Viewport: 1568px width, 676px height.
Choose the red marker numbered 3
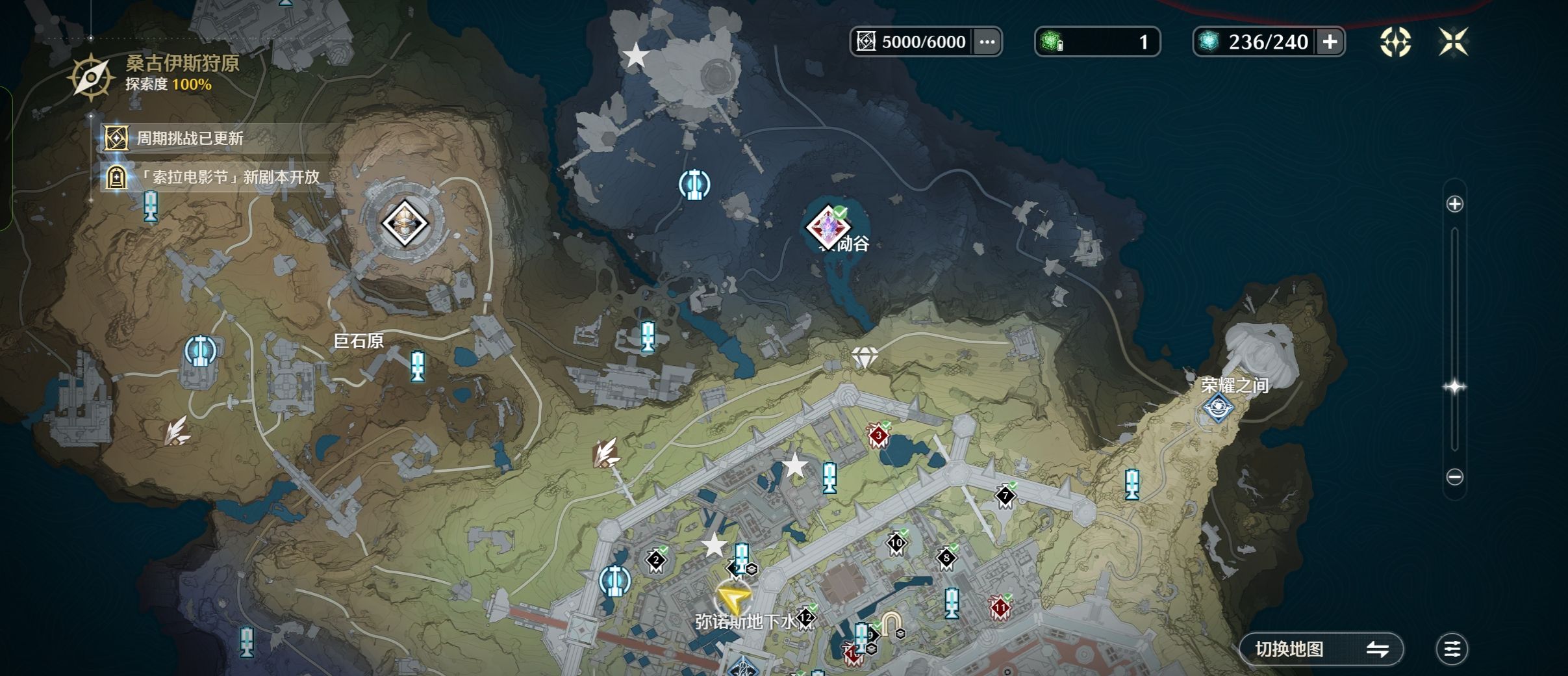tap(878, 435)
